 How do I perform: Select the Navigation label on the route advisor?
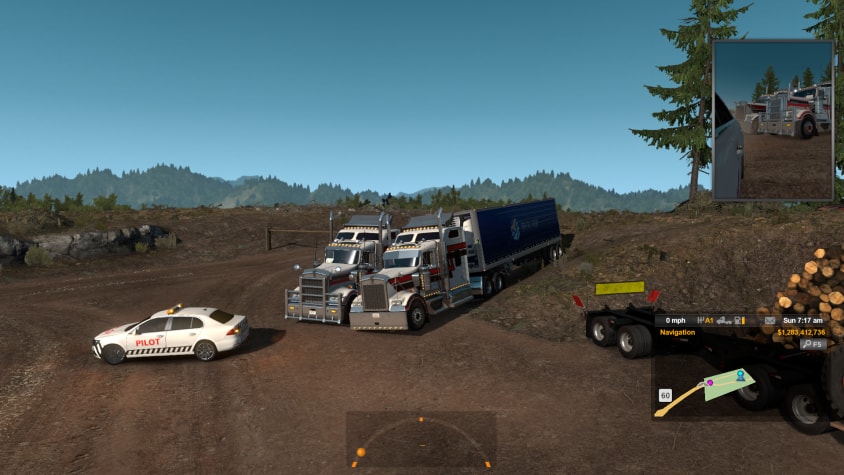pyautogui.click(x=680, y=332)
